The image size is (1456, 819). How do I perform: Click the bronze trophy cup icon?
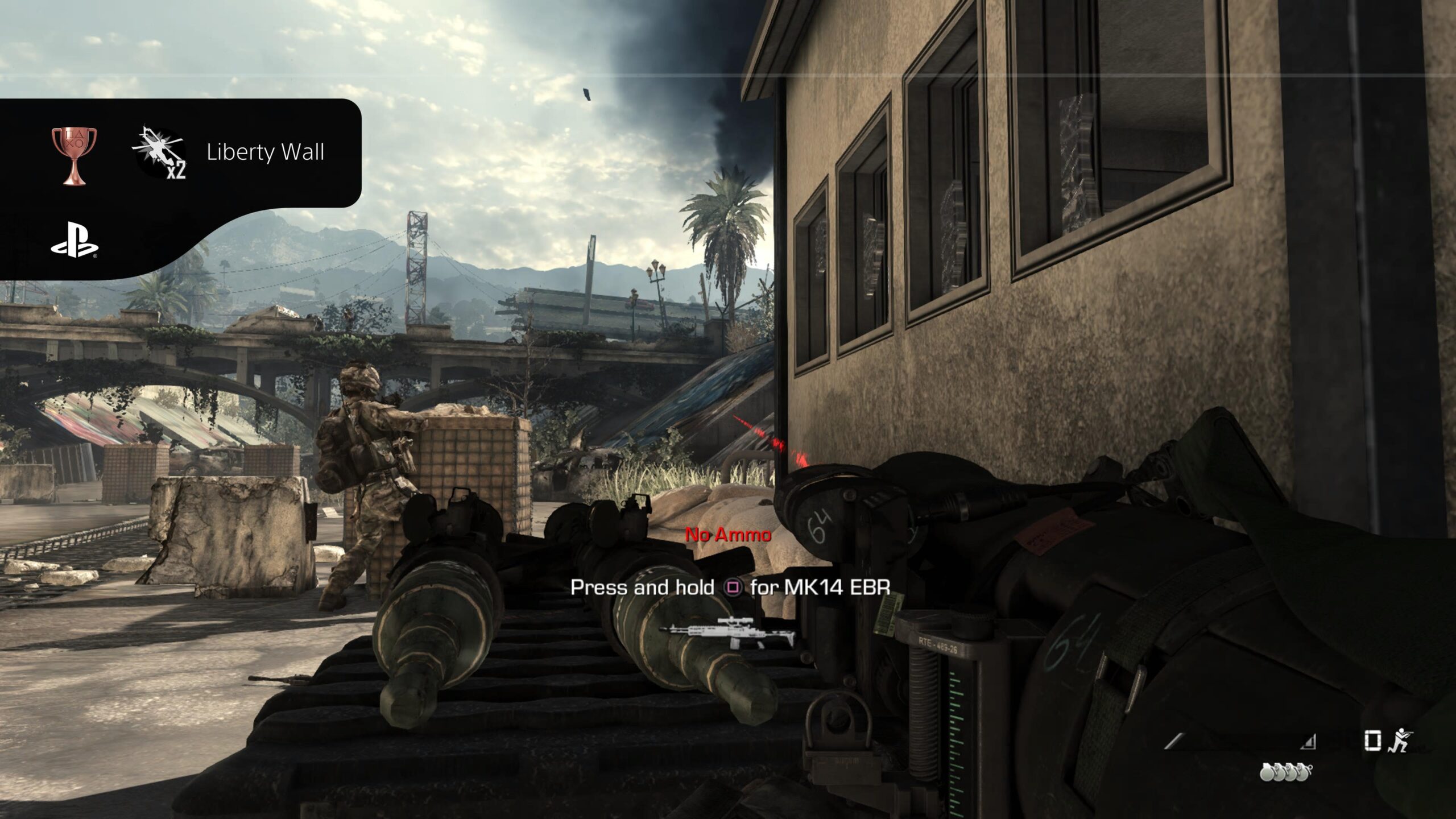point(74,155)
